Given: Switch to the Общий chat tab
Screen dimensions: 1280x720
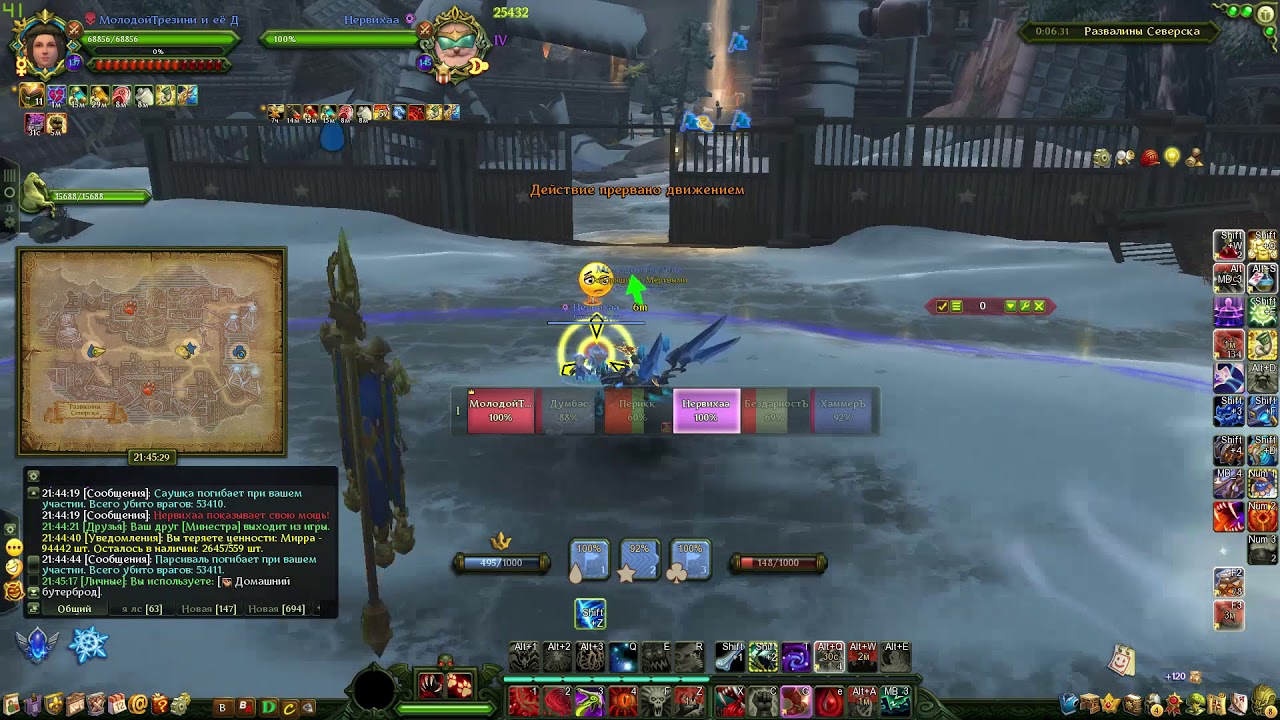Looking at the screenshot, I should click(74, 608).
